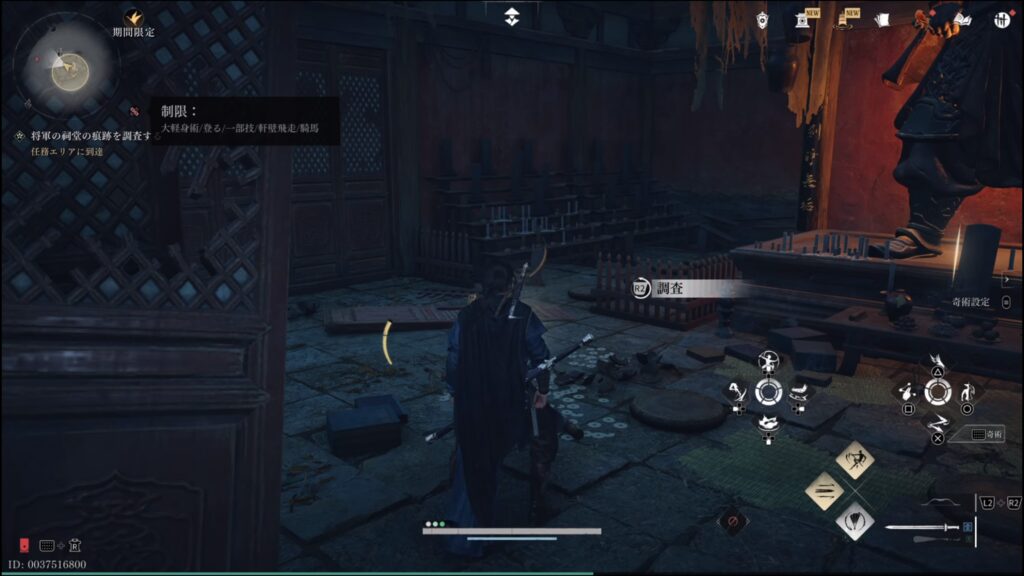The height and width of the screenshot is (576, 1024).
Task: Open the circular minimap
Action: 66,67
